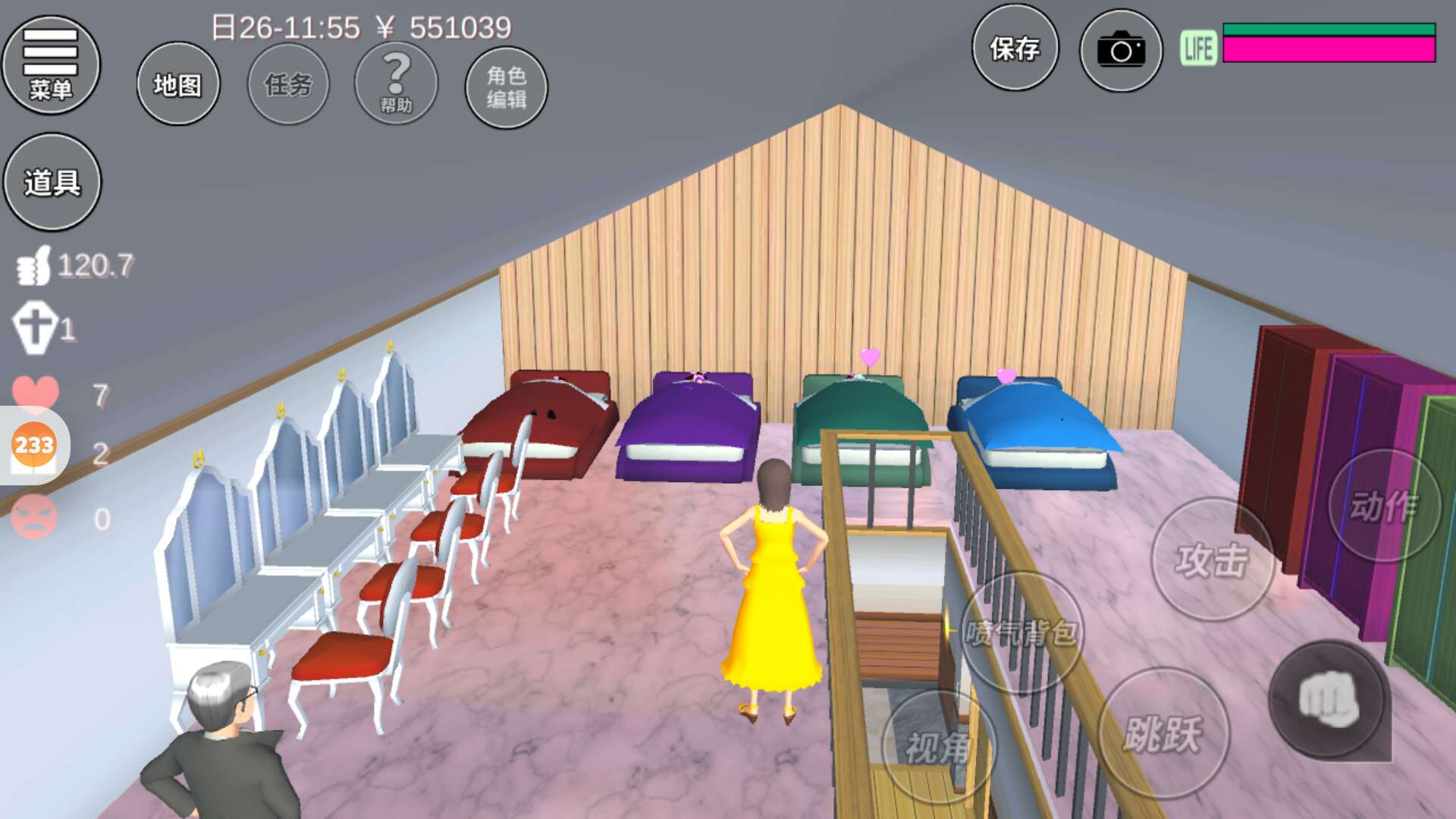Click the 保存 save button
The height and width of the screenshot is (819, 1456).
tap(1015, 49)
